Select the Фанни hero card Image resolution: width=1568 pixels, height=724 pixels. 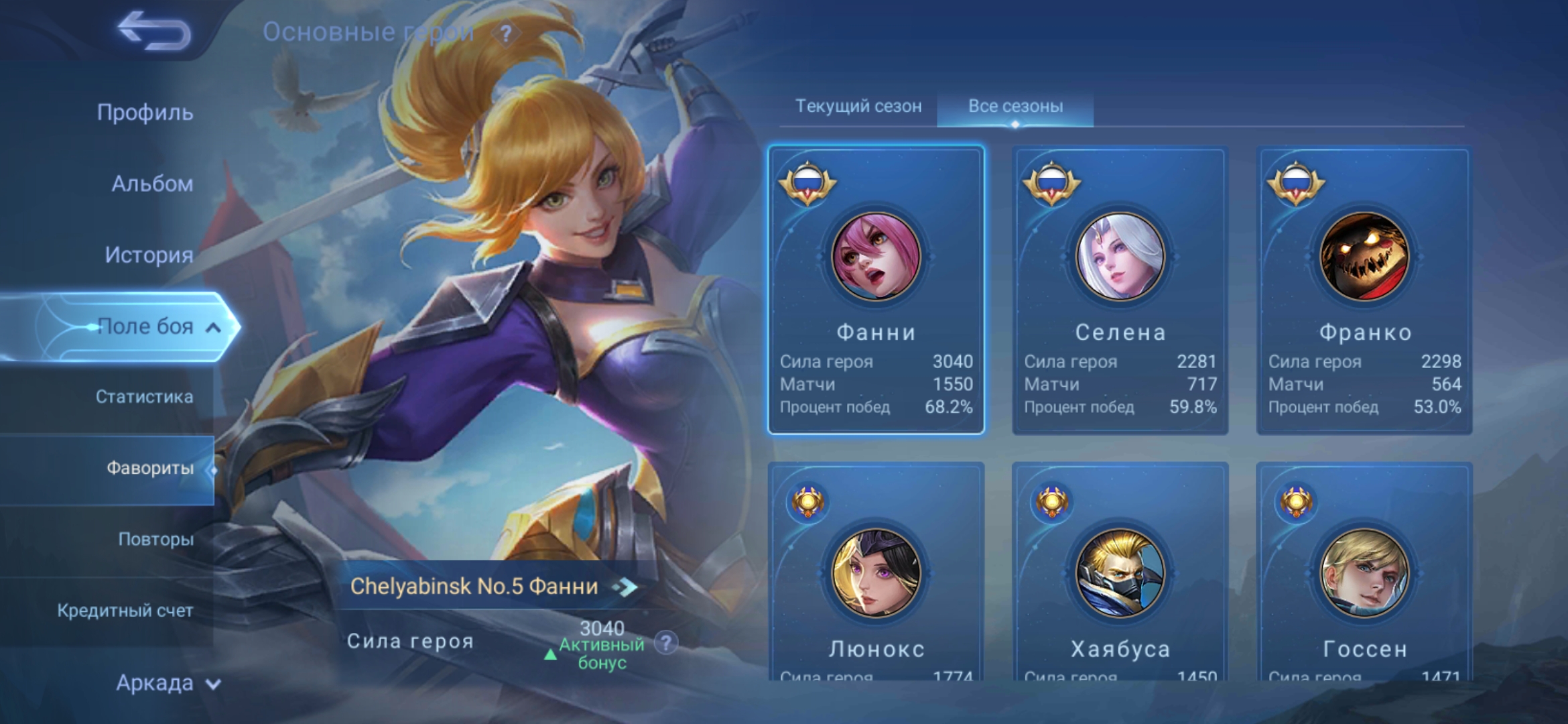(876, 290)
